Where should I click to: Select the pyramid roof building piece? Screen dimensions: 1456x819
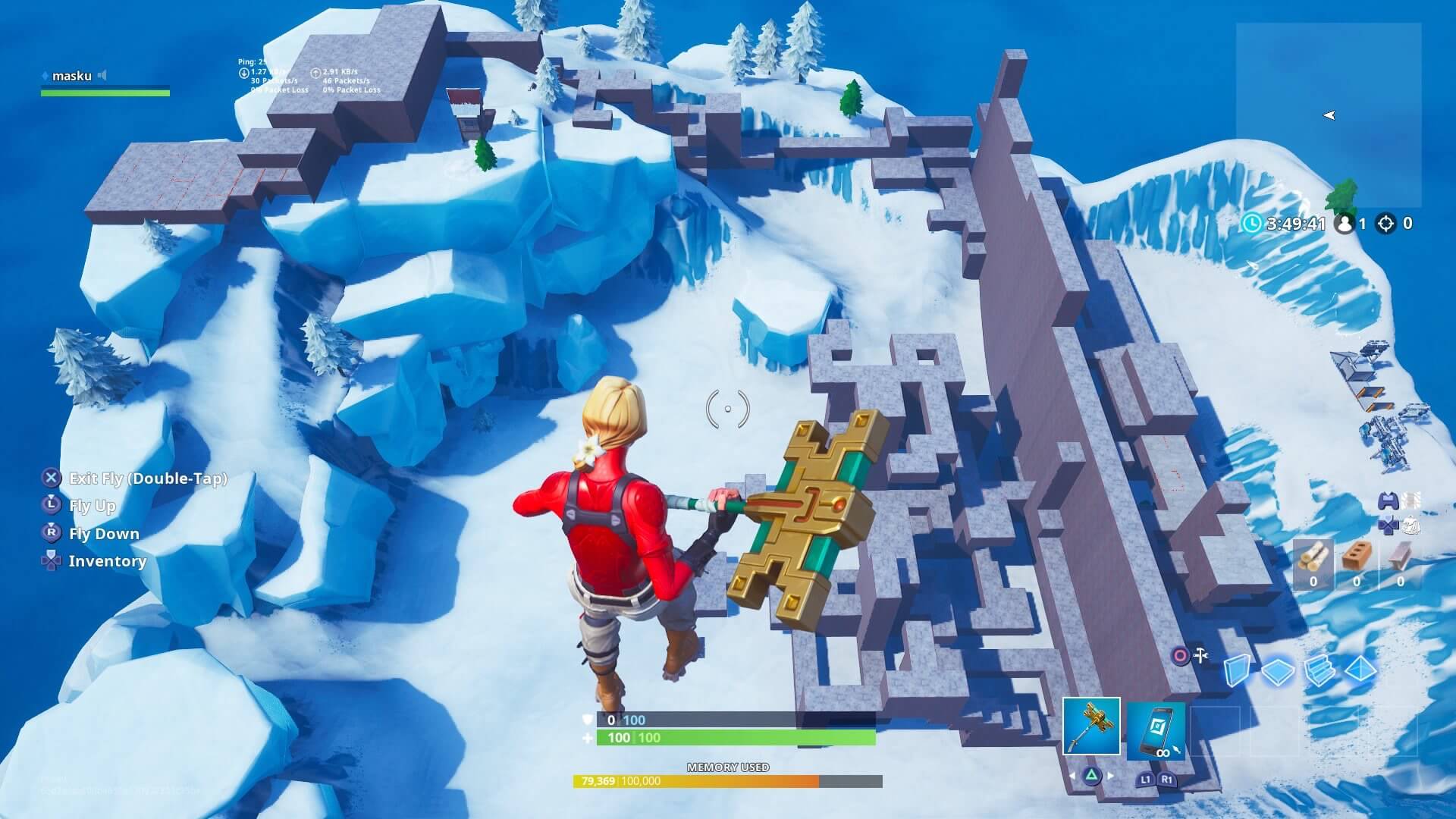(1360, 670)
